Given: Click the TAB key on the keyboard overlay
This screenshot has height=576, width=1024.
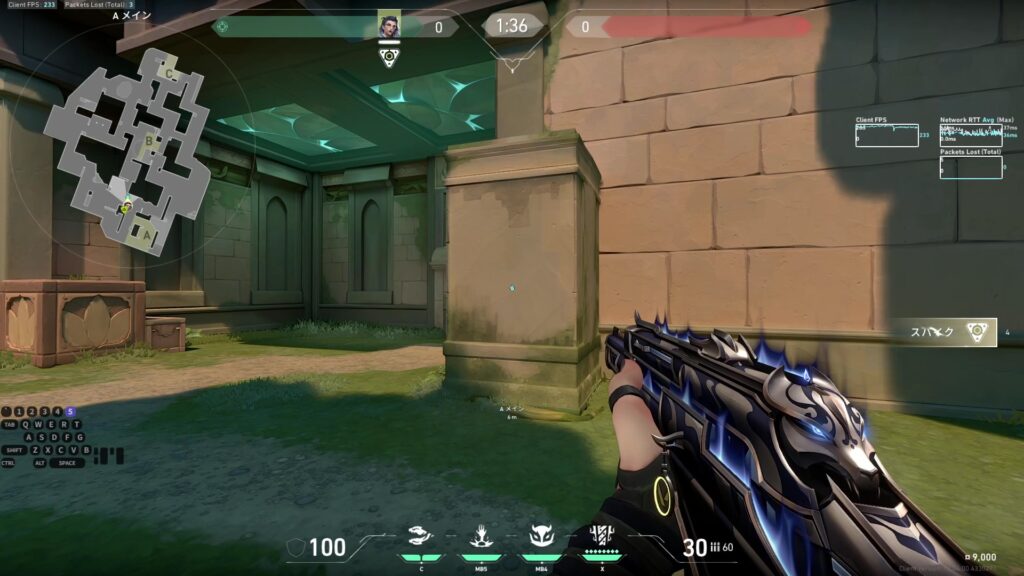Looking at the screenshot, I should 8,424.
